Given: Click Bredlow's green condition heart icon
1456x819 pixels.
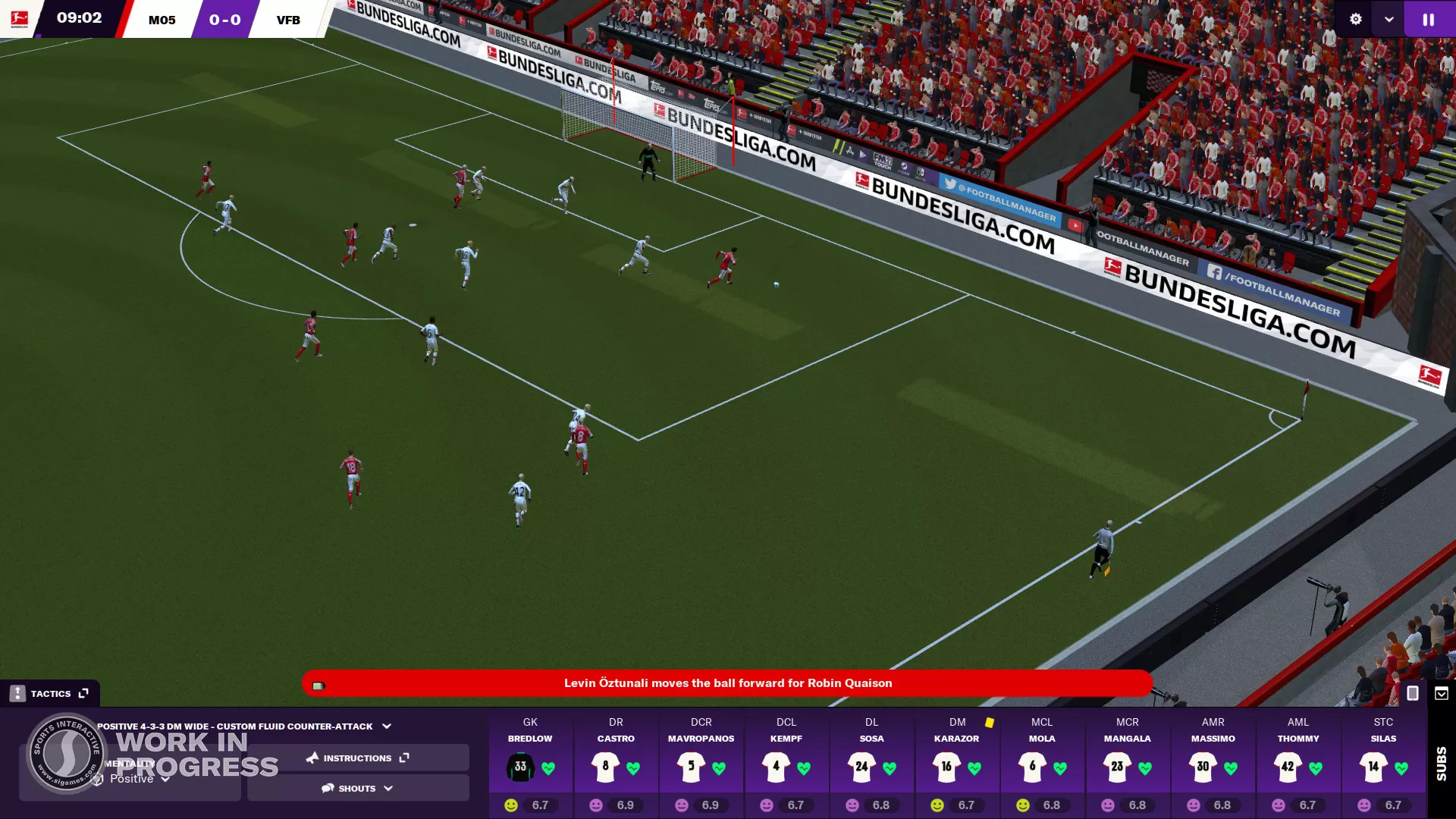Looking at the screenshot, I should coord(548,768).
